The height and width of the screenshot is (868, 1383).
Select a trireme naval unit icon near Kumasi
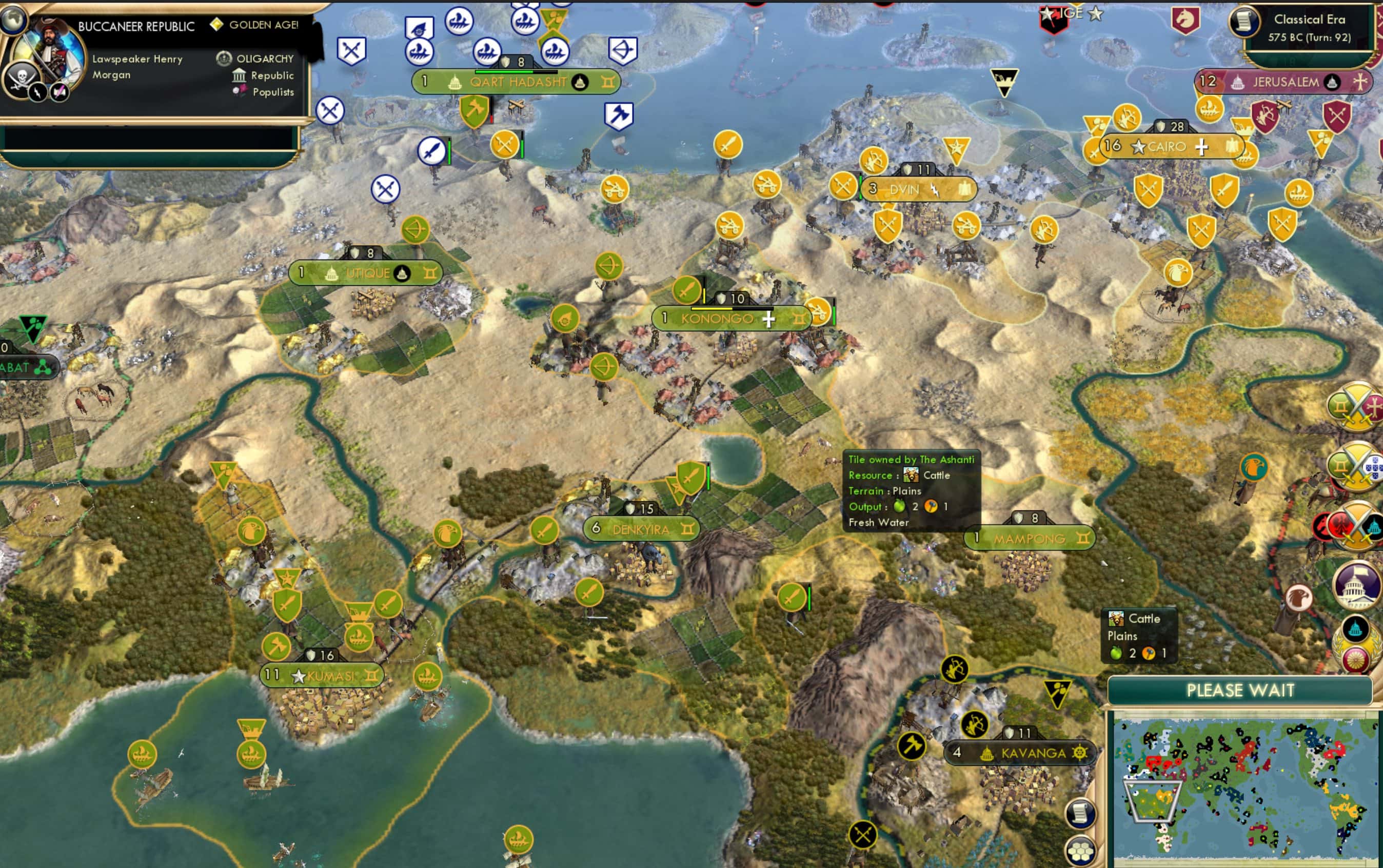(x=428, y=675)
